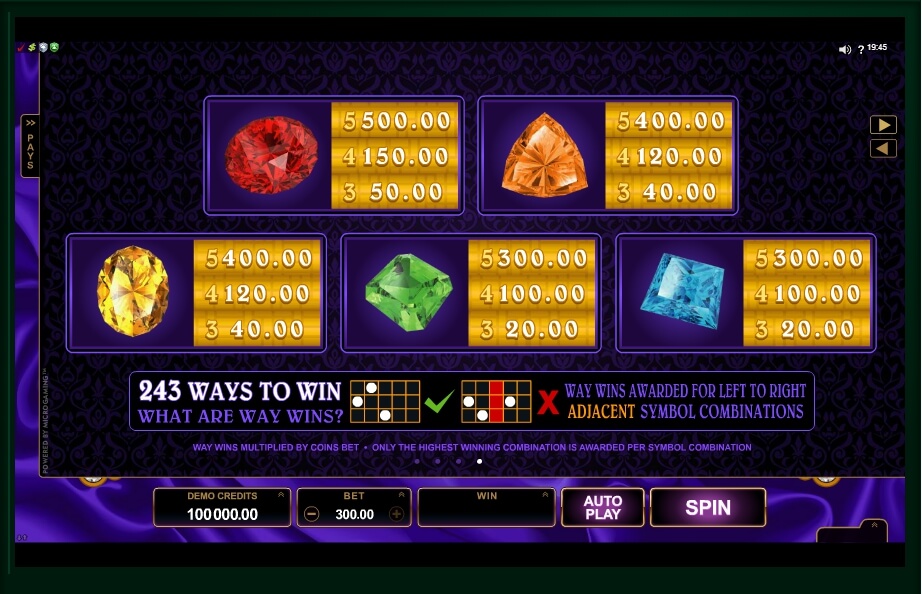This screenshot has width=922, height=594.
Task: Decrease the bet with the minus button
Action: pos(312,514)
